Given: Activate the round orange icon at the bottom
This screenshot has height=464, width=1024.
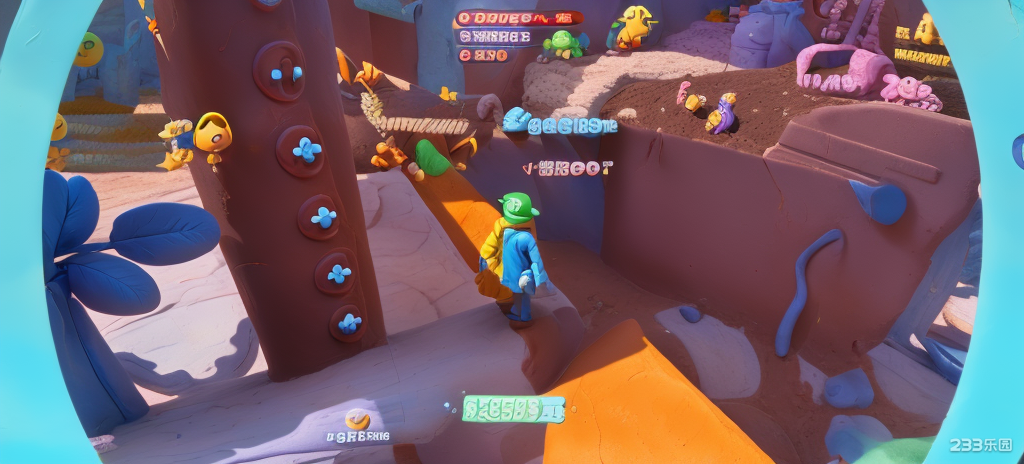Looking at the screenshot, I should coord(357,420).
